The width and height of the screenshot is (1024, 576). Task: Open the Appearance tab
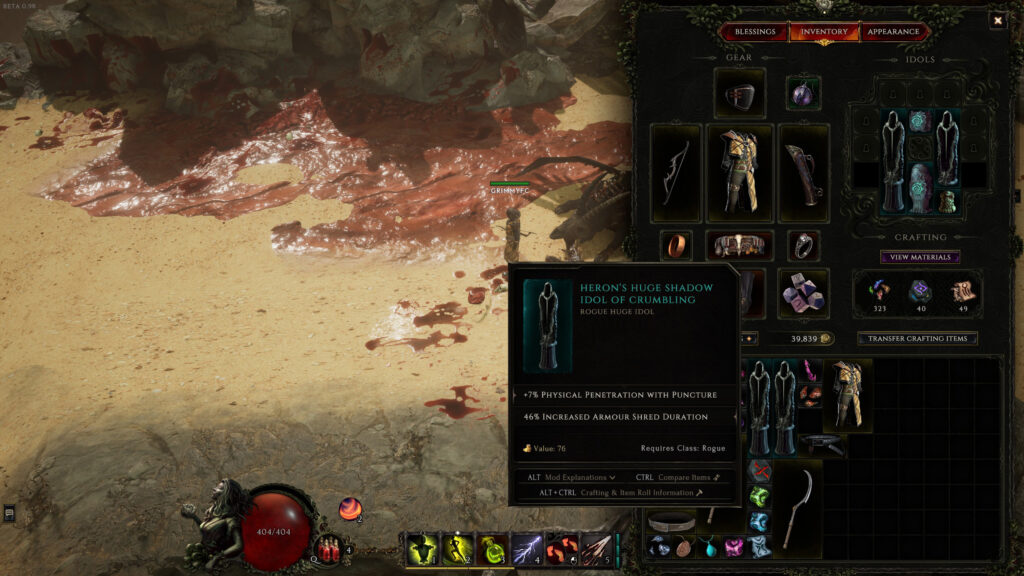(893, 32)
